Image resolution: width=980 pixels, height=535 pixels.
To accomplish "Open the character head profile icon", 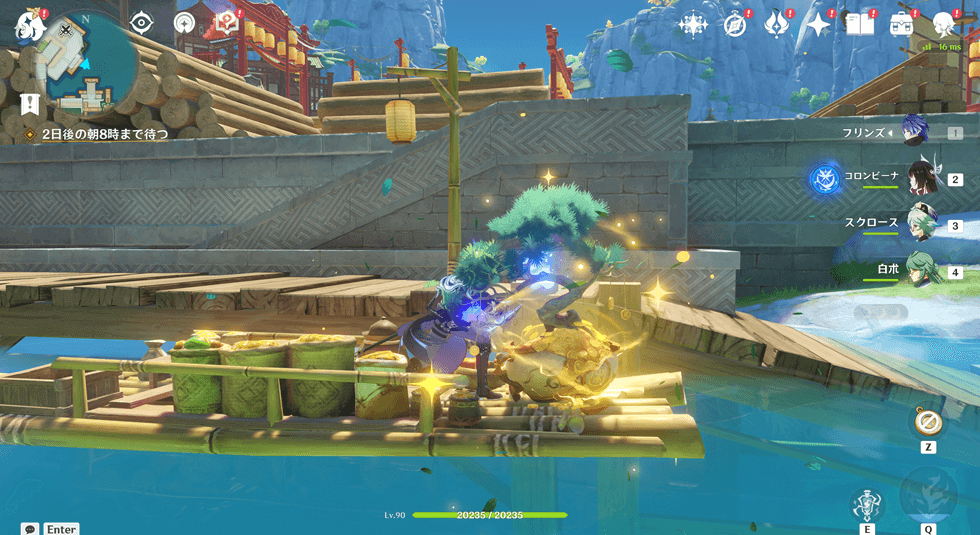I will (x=944, y=25).
